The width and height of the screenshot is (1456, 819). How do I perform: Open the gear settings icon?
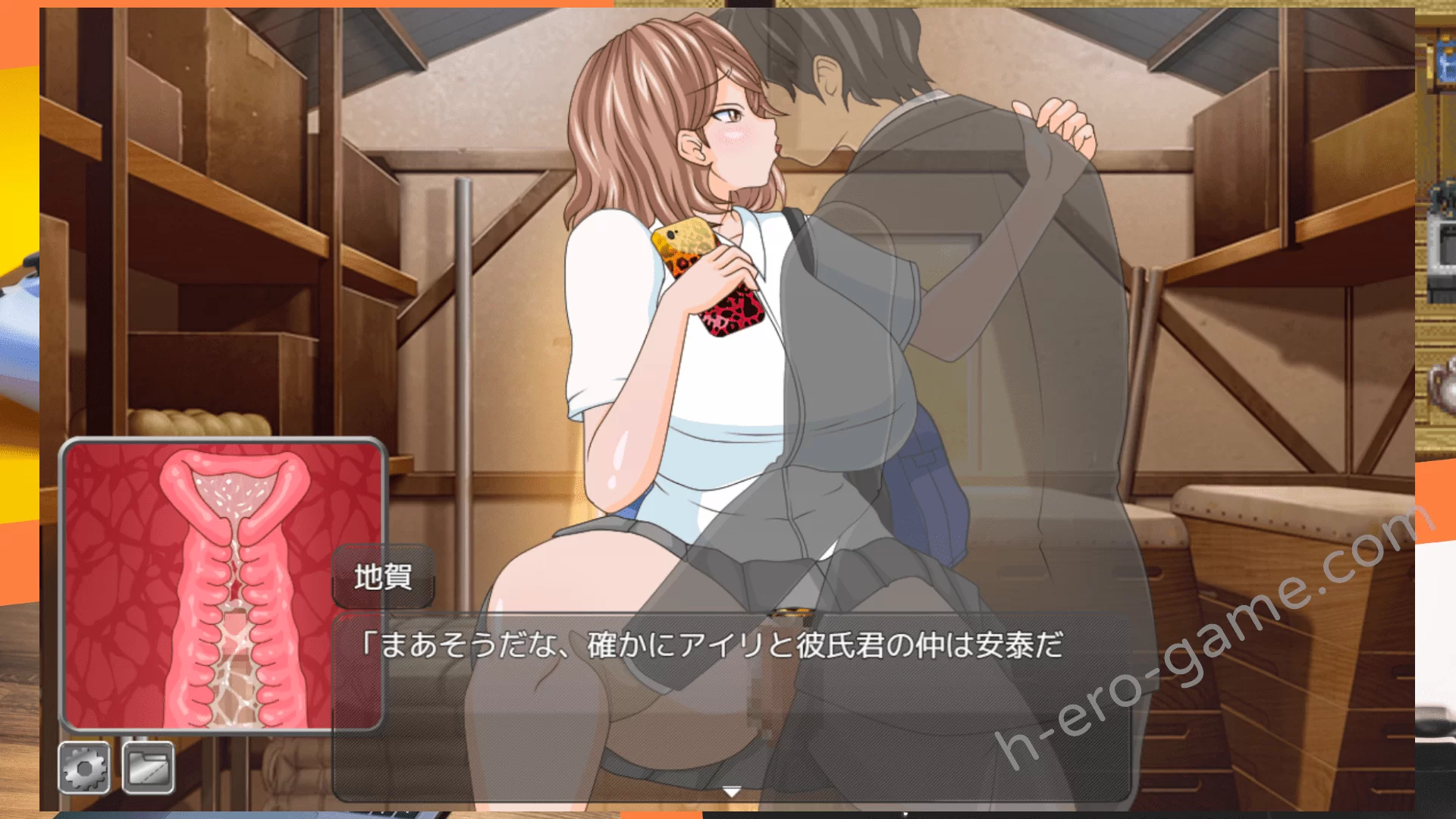[84, 769]
